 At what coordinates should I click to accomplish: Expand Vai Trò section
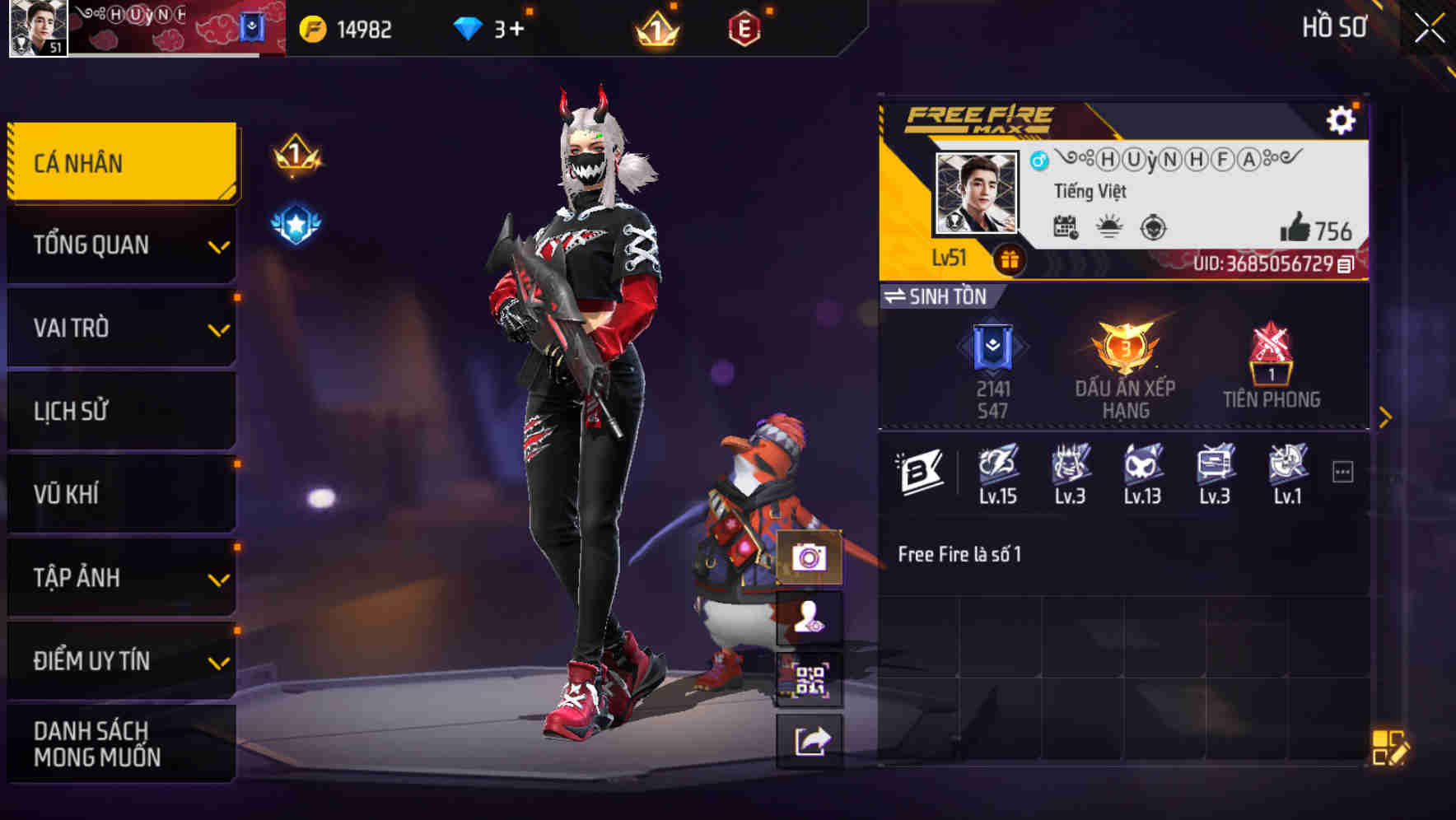click(x=119, y=328)
